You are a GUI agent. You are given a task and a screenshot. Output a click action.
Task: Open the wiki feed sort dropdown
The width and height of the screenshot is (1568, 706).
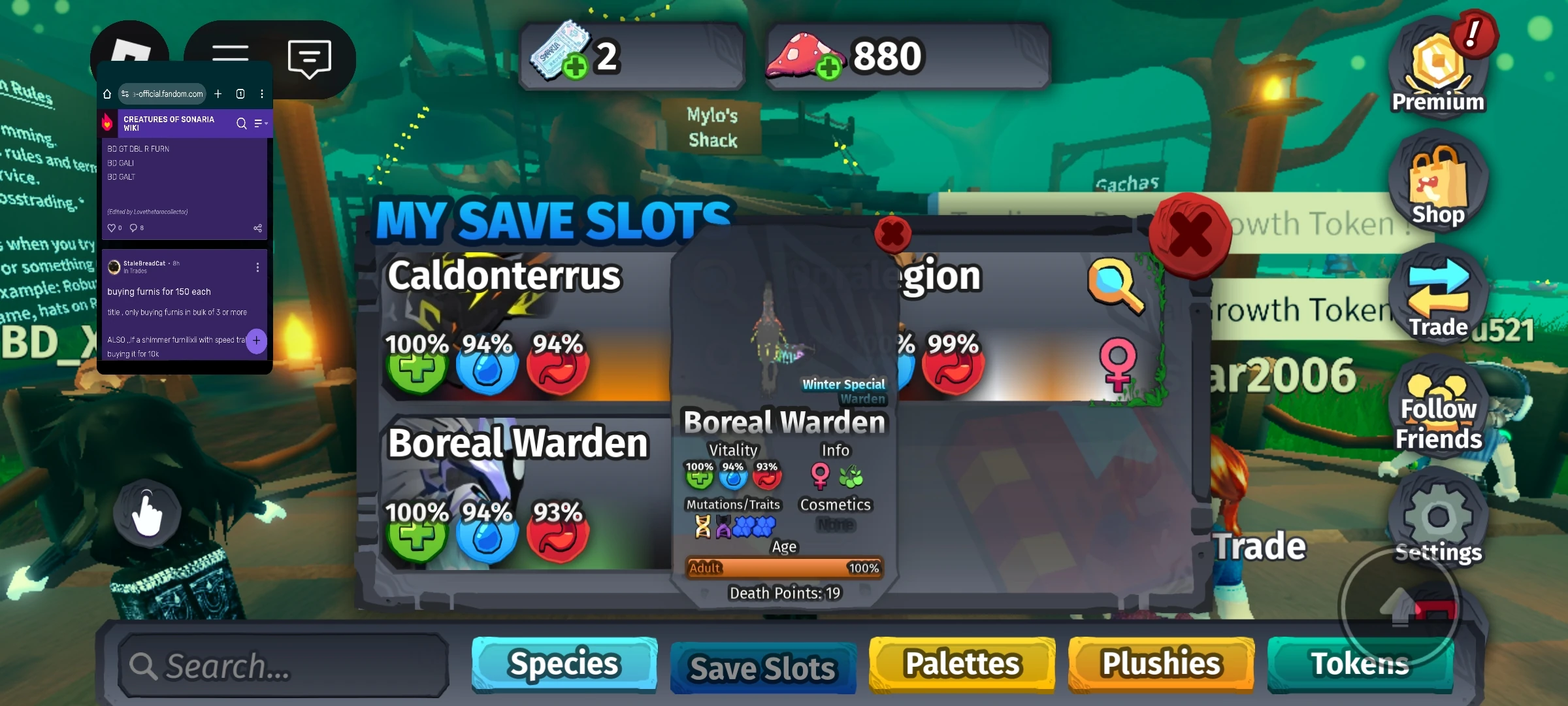point(260,123)
